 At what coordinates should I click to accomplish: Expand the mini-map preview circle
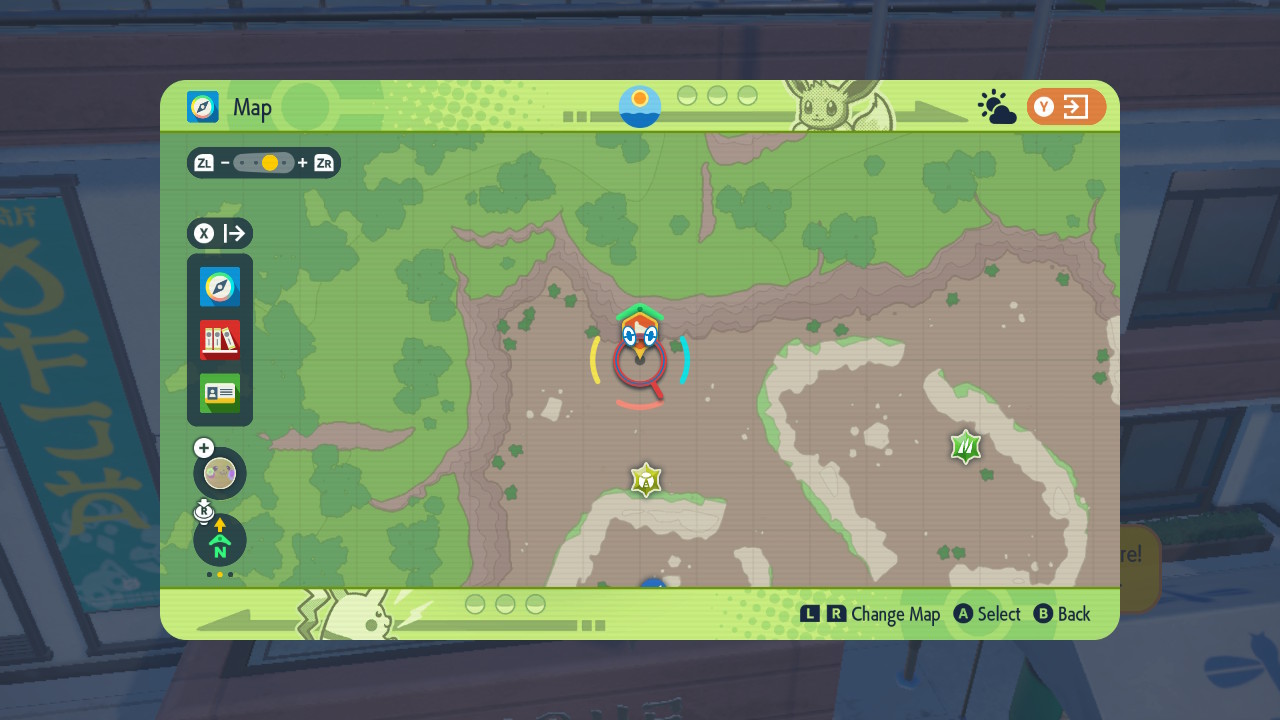point(219,472)
